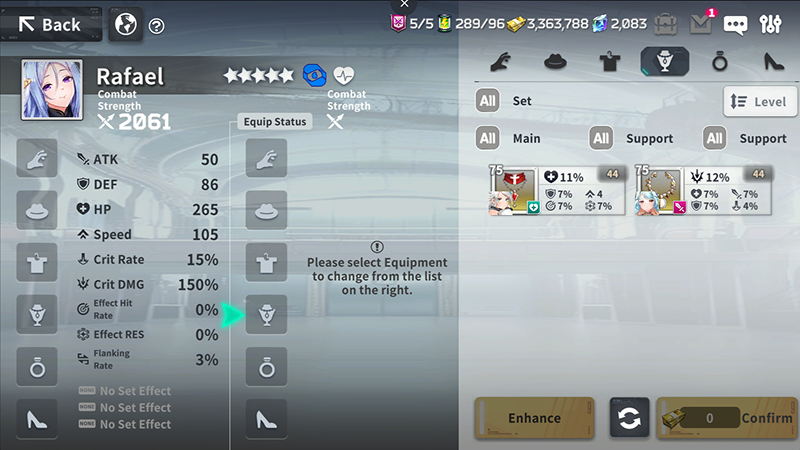Show help with the question mark icon

point(156,26)
